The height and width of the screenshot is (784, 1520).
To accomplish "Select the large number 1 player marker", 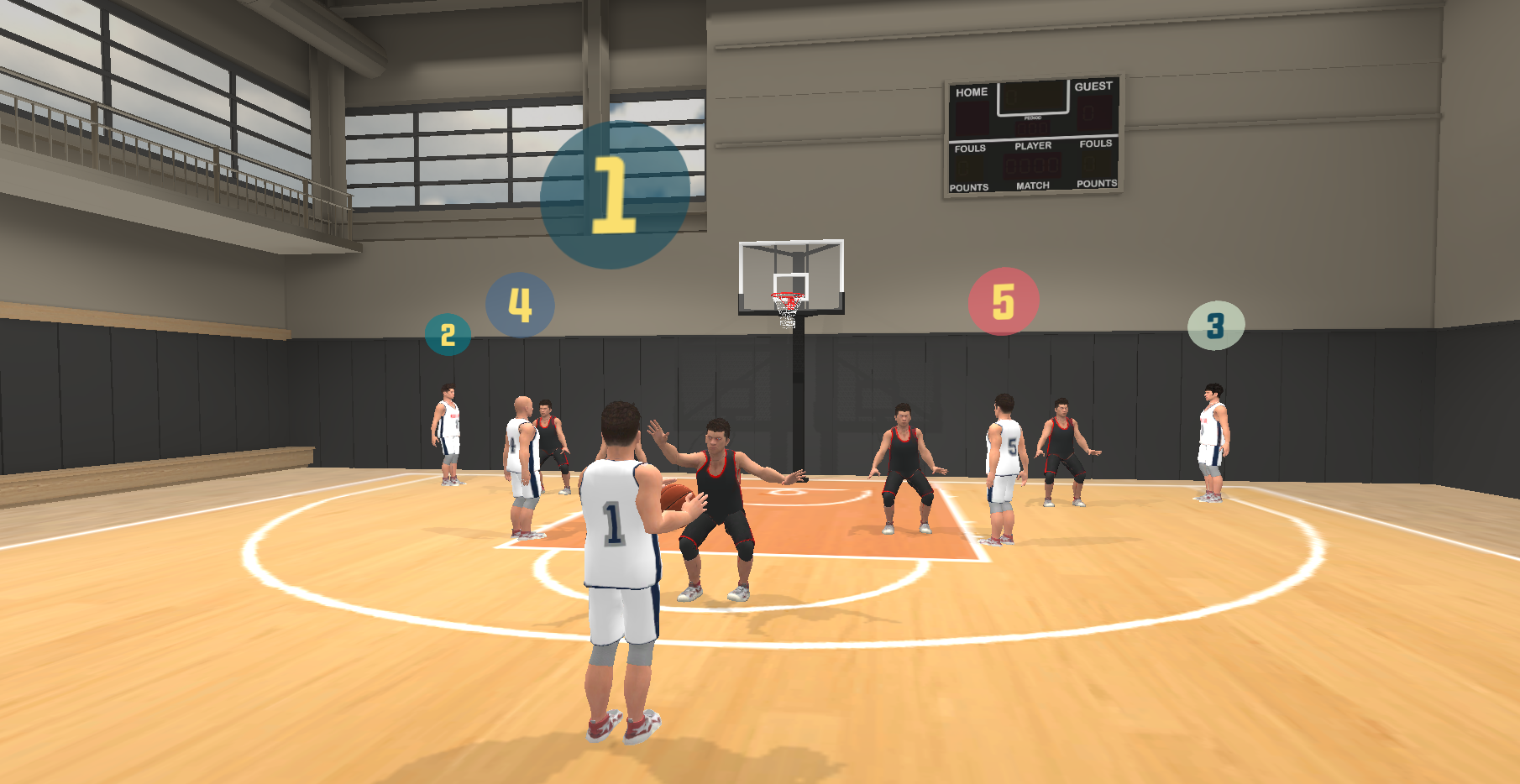I will 614,195.
